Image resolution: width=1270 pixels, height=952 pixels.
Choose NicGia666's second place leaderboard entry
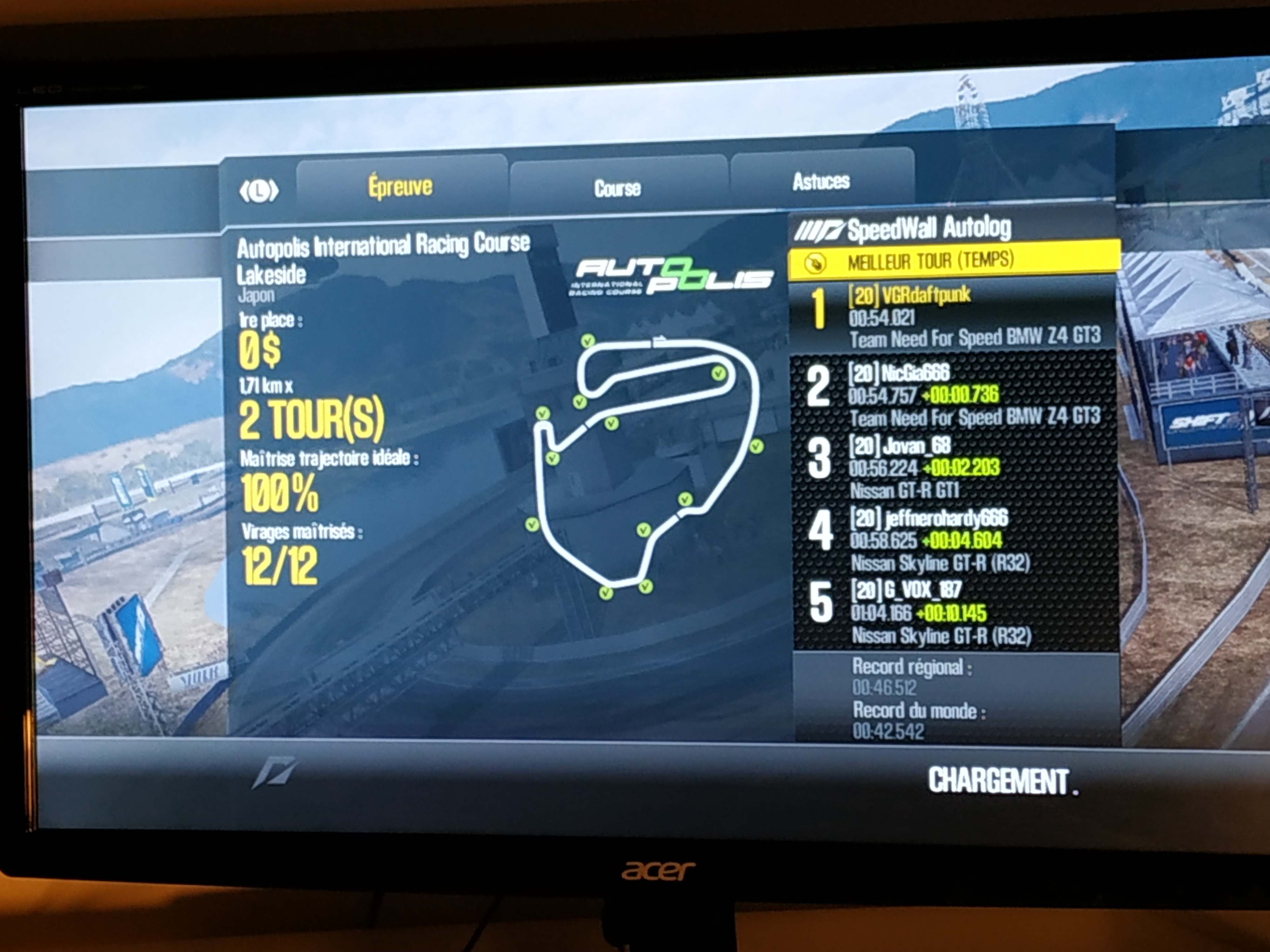pyautogui.click(x=953, y=394)
